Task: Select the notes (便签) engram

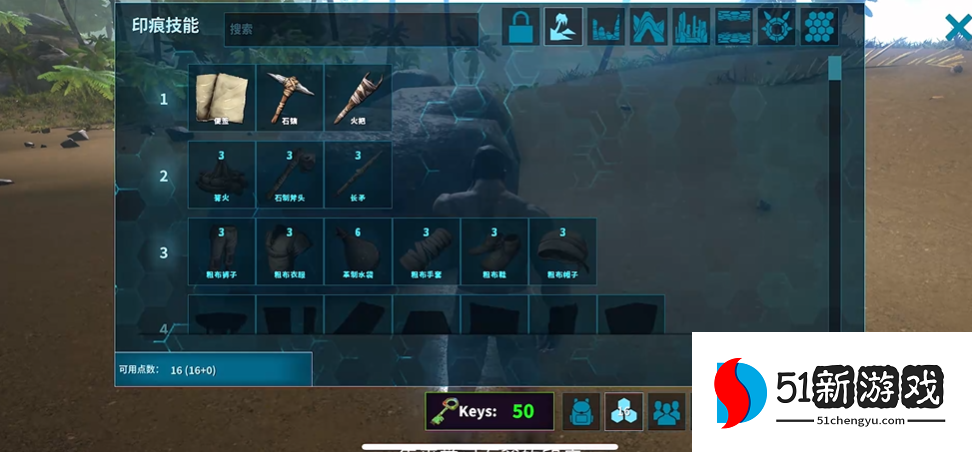Action: coord(222,98)
